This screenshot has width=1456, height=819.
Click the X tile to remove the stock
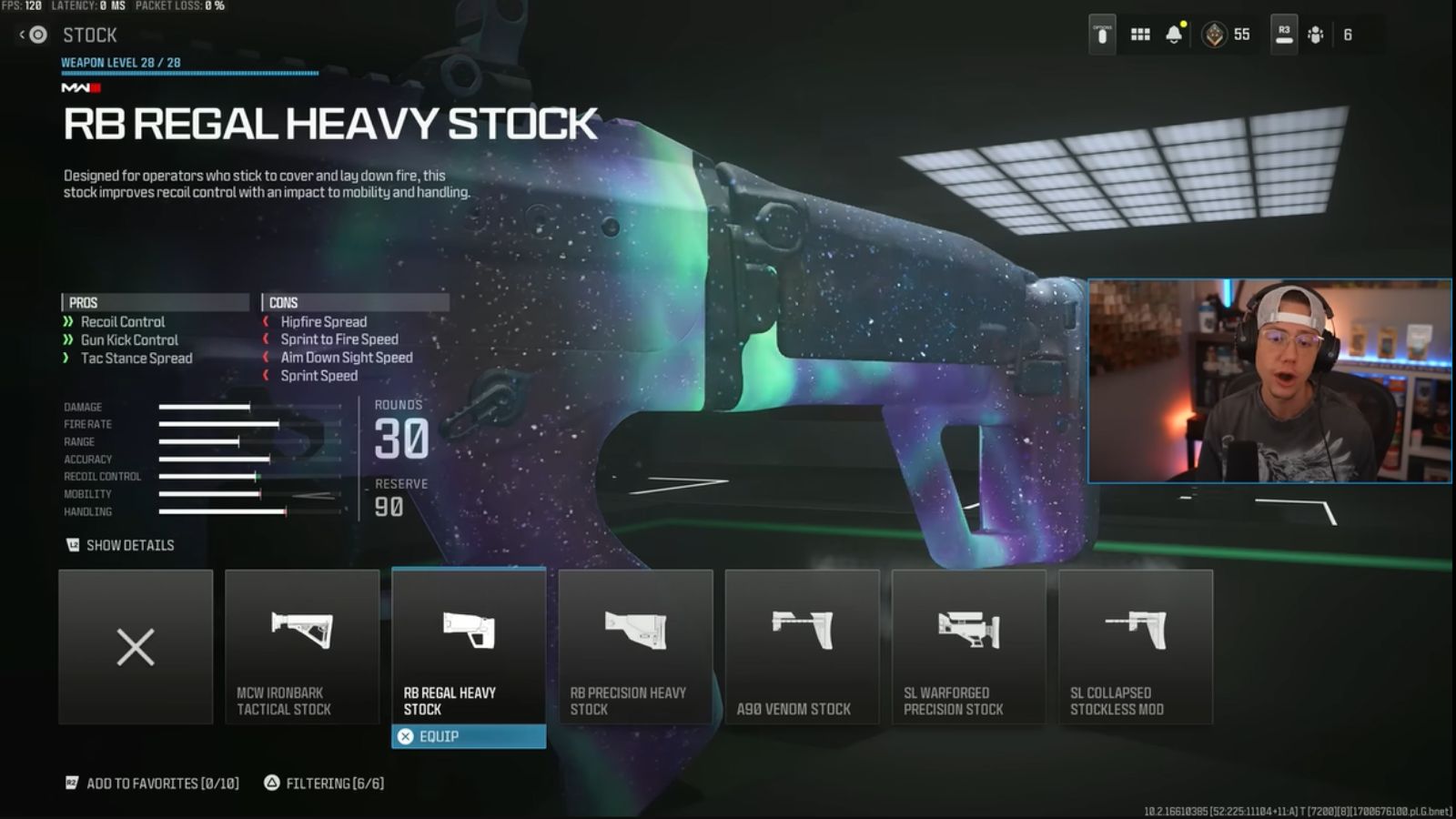pyautogui.click(x=135, y=647)
